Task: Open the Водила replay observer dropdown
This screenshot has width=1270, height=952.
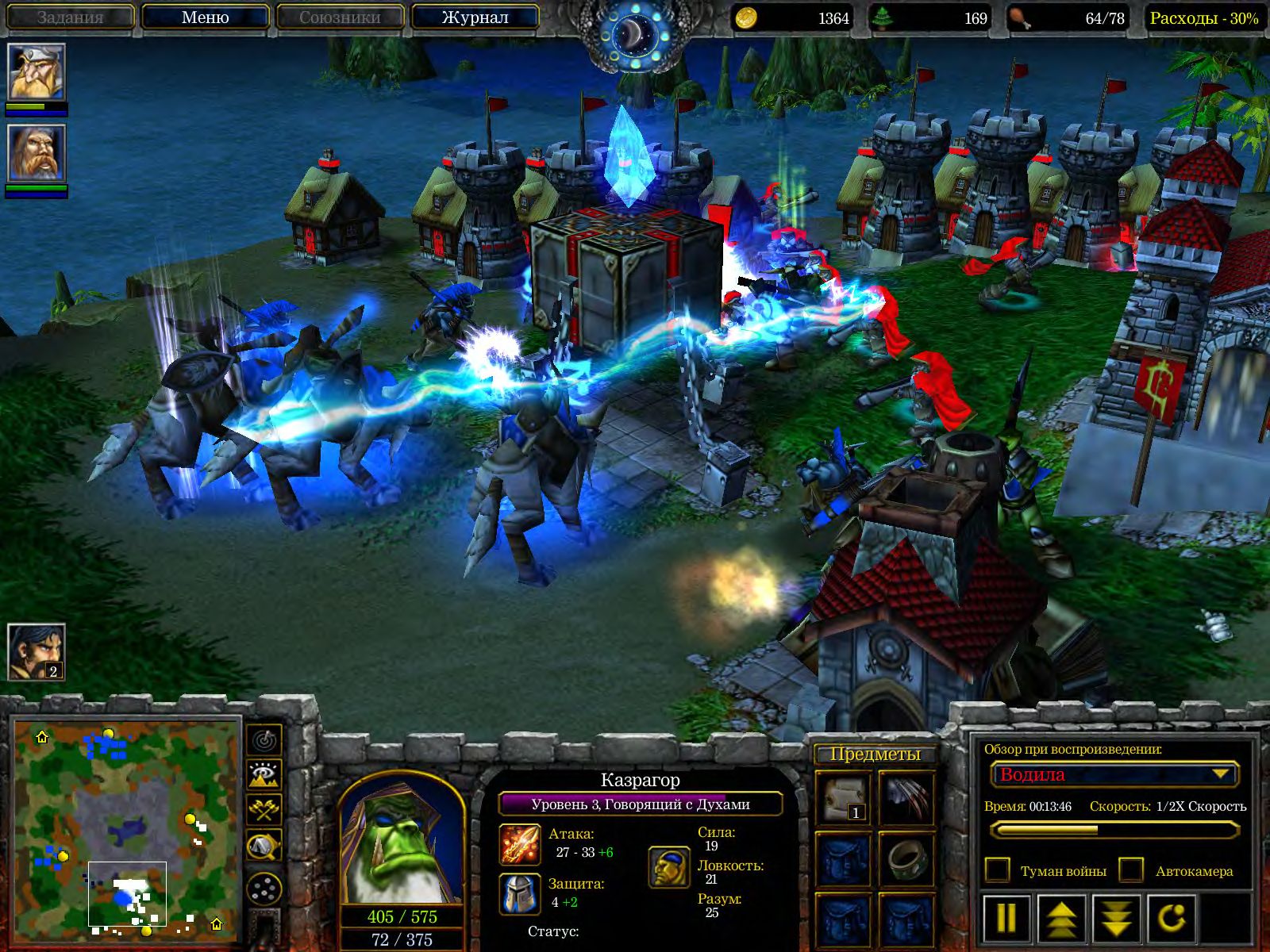Action: point(1114,774)
